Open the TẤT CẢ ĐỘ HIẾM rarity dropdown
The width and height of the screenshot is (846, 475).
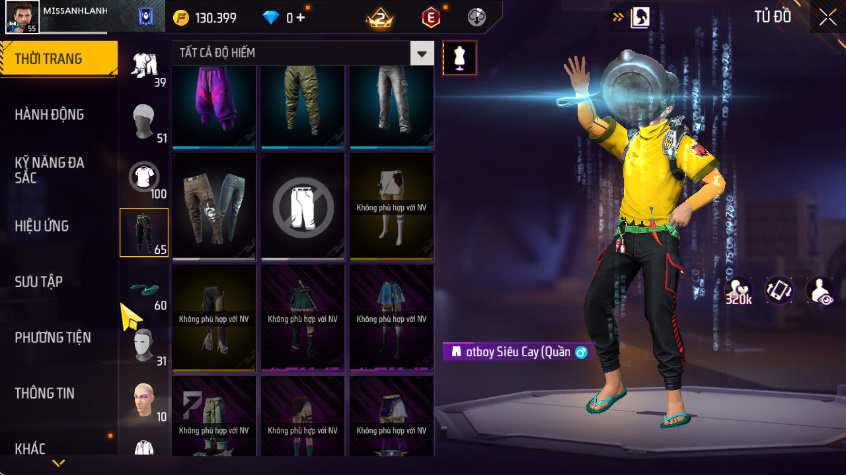pos(423,53)
